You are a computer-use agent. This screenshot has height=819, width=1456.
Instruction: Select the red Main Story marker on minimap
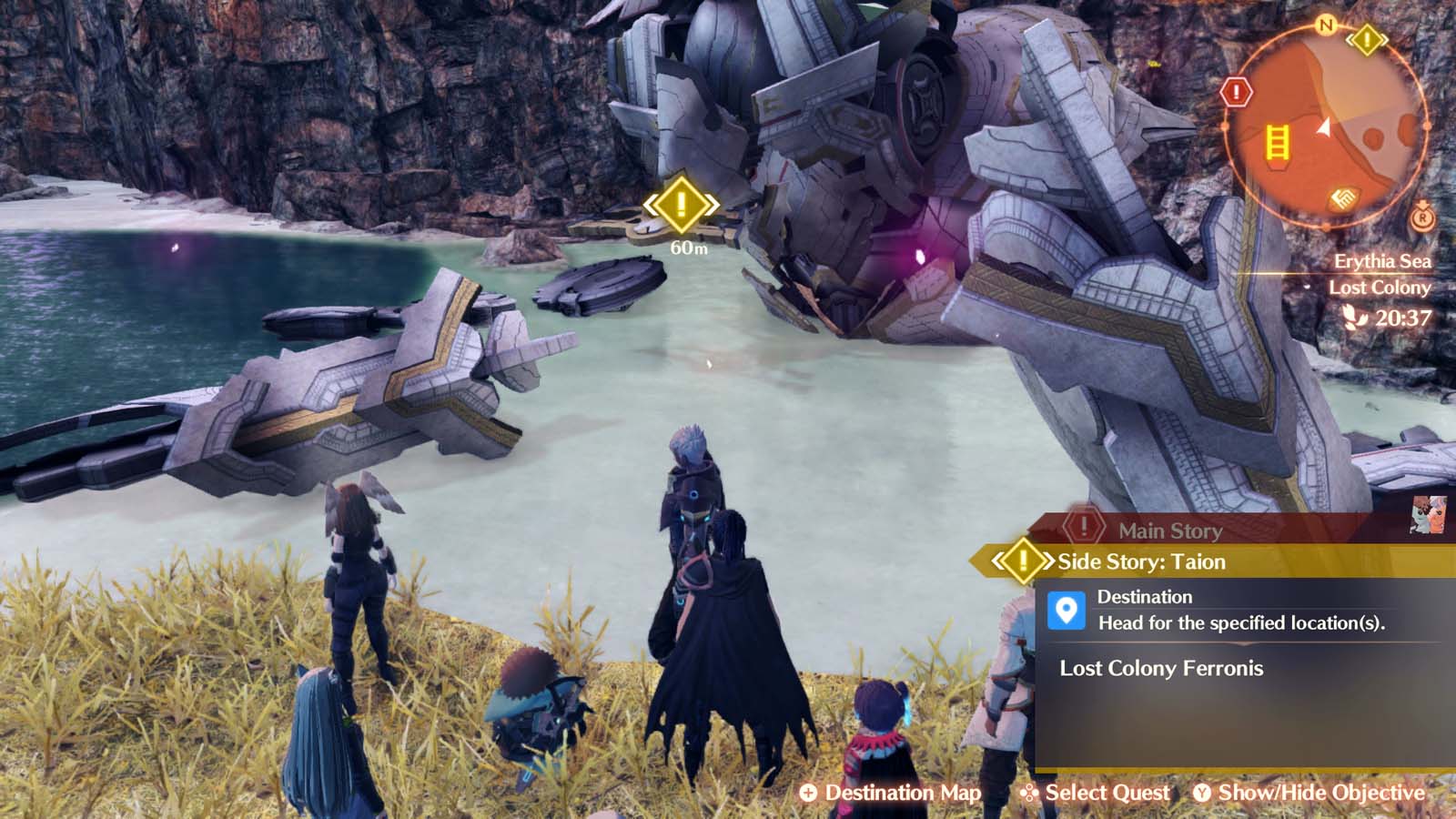click(1235, 93)
